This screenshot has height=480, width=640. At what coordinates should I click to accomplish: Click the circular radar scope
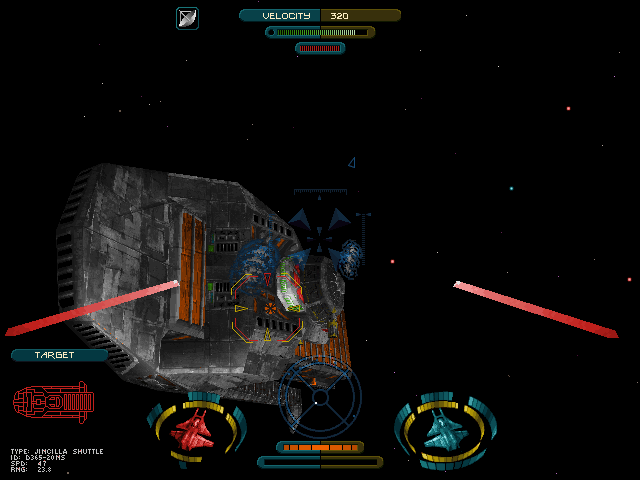click(319, 396)
